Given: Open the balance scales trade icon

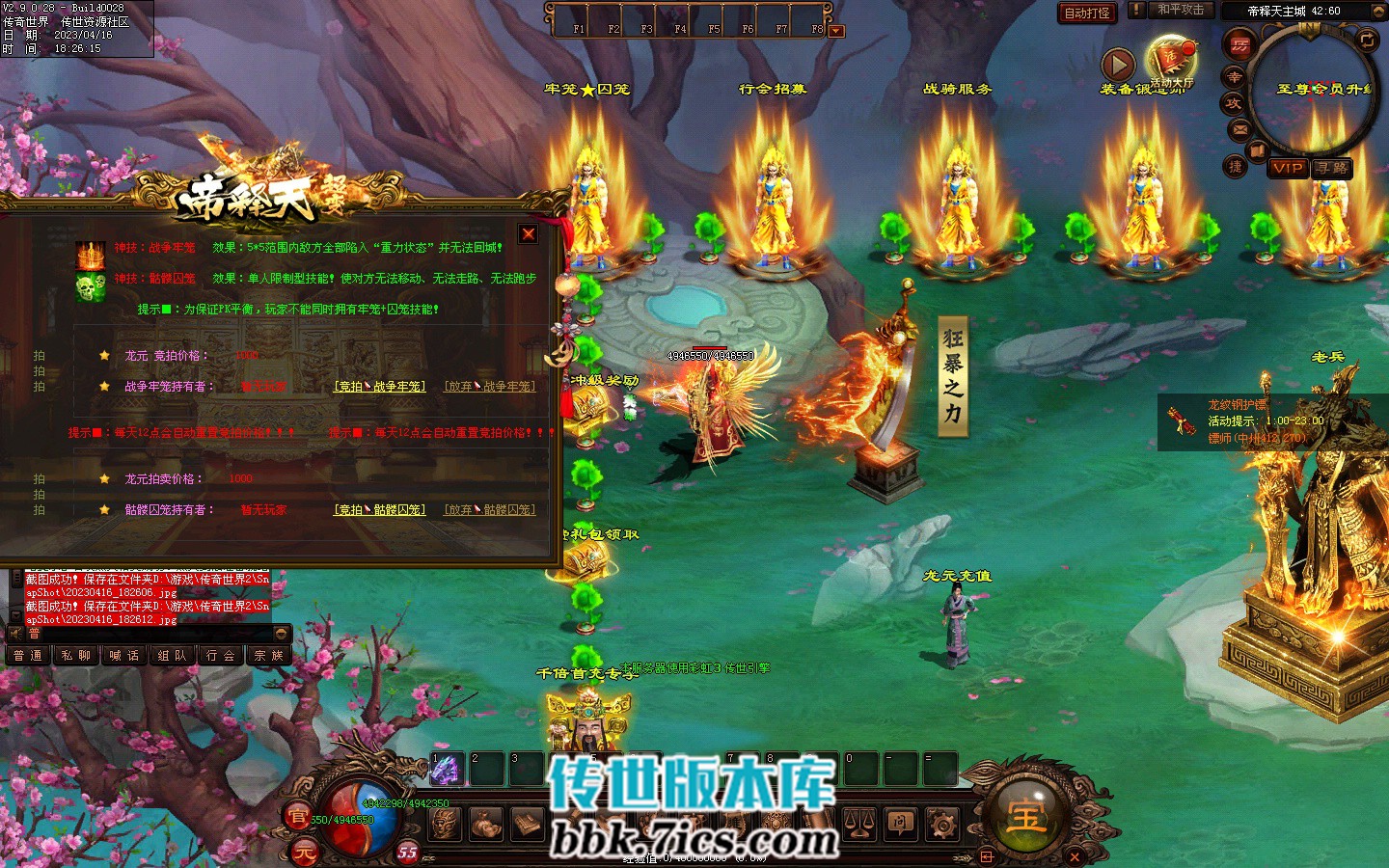Looking at the screenshot, I should (858, 824).
